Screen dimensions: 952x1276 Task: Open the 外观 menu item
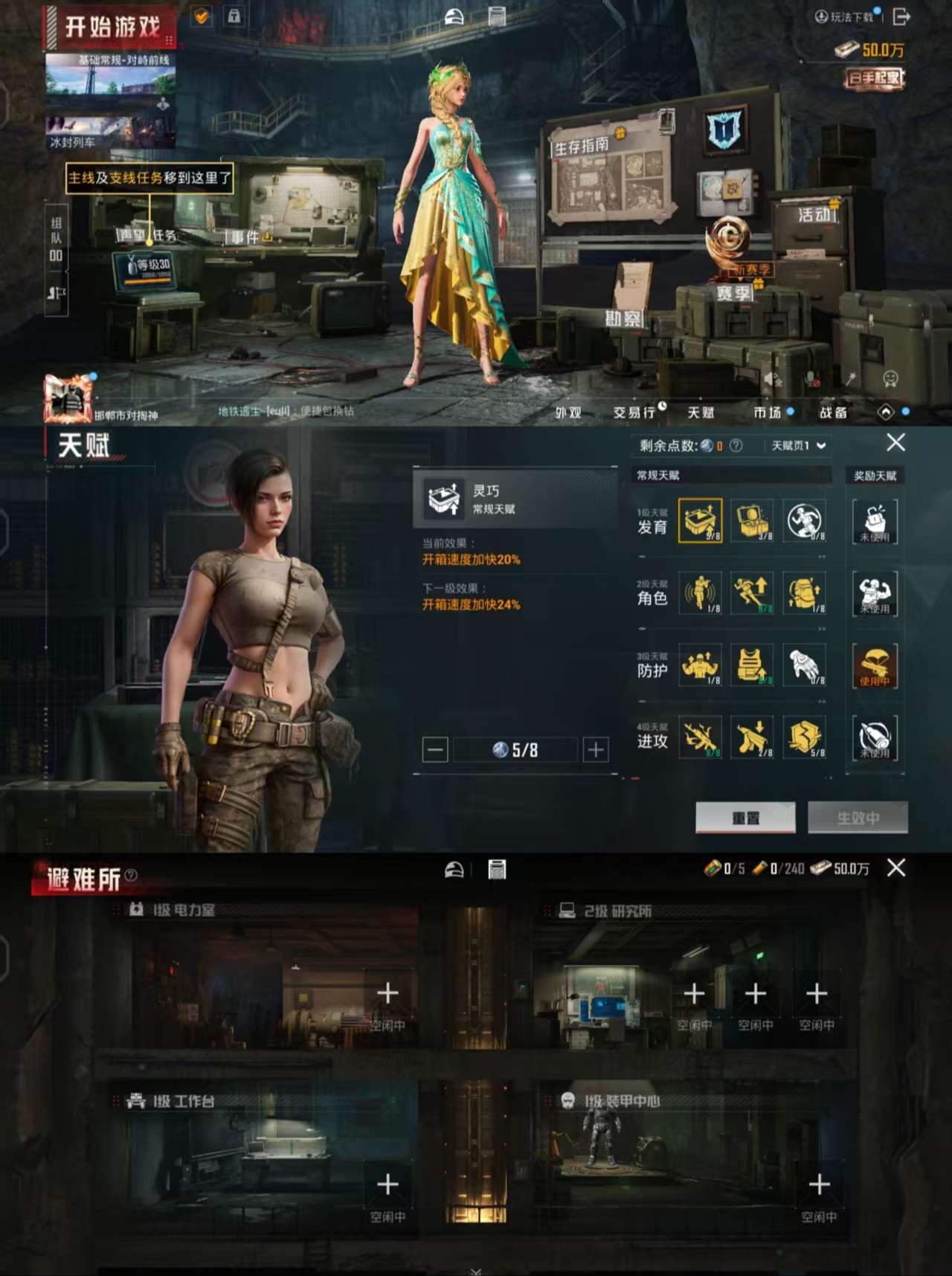coord(567,412)
